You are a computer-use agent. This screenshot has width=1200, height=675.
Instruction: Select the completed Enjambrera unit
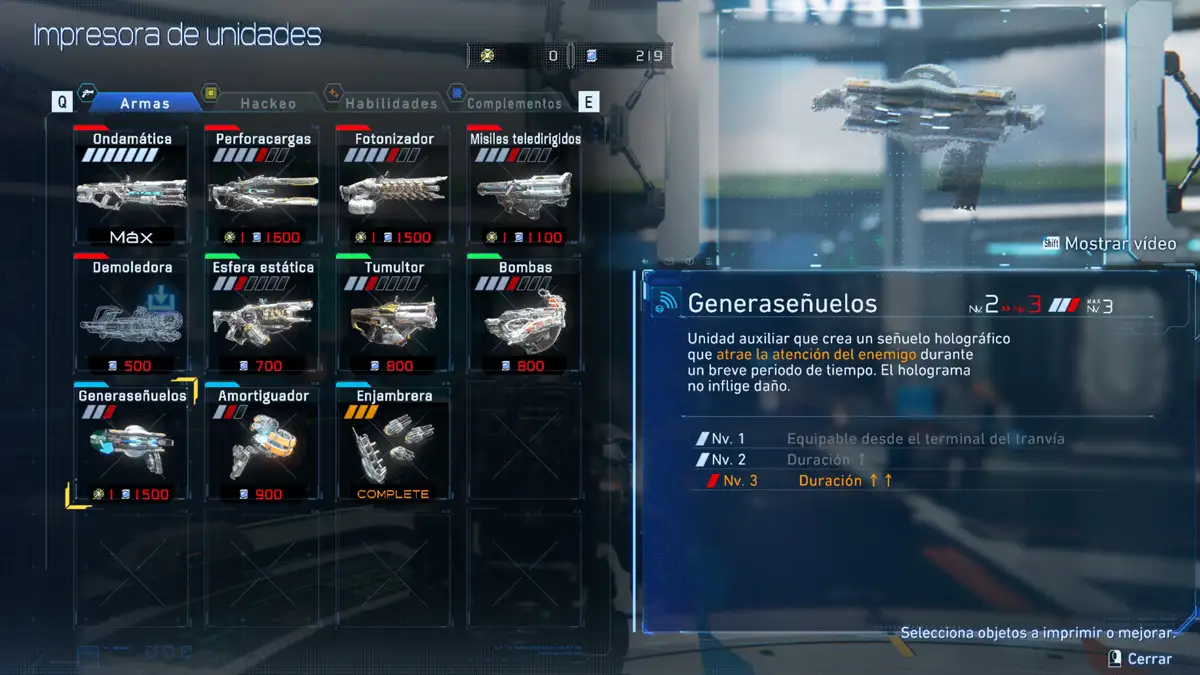point(394,442)
